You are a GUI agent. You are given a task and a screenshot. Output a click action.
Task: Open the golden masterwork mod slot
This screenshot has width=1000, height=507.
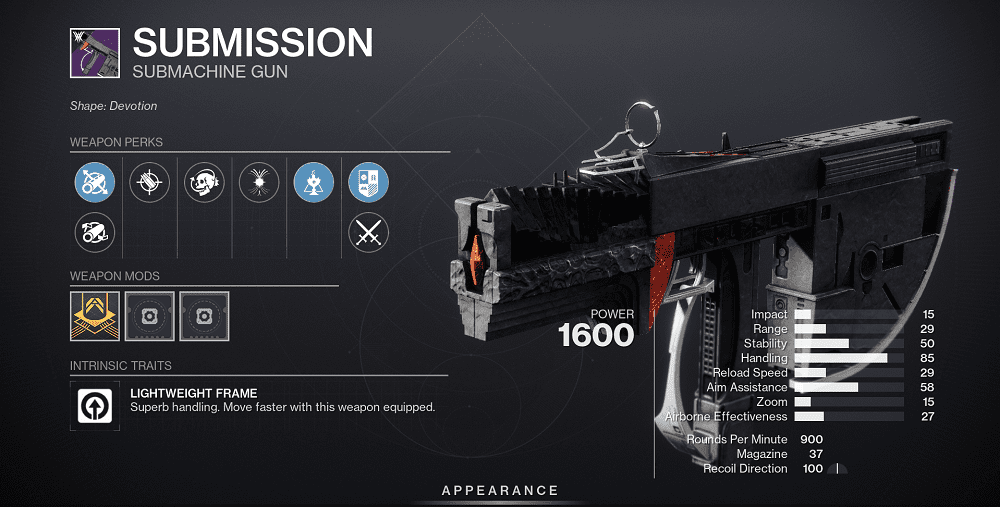(95, 316)
